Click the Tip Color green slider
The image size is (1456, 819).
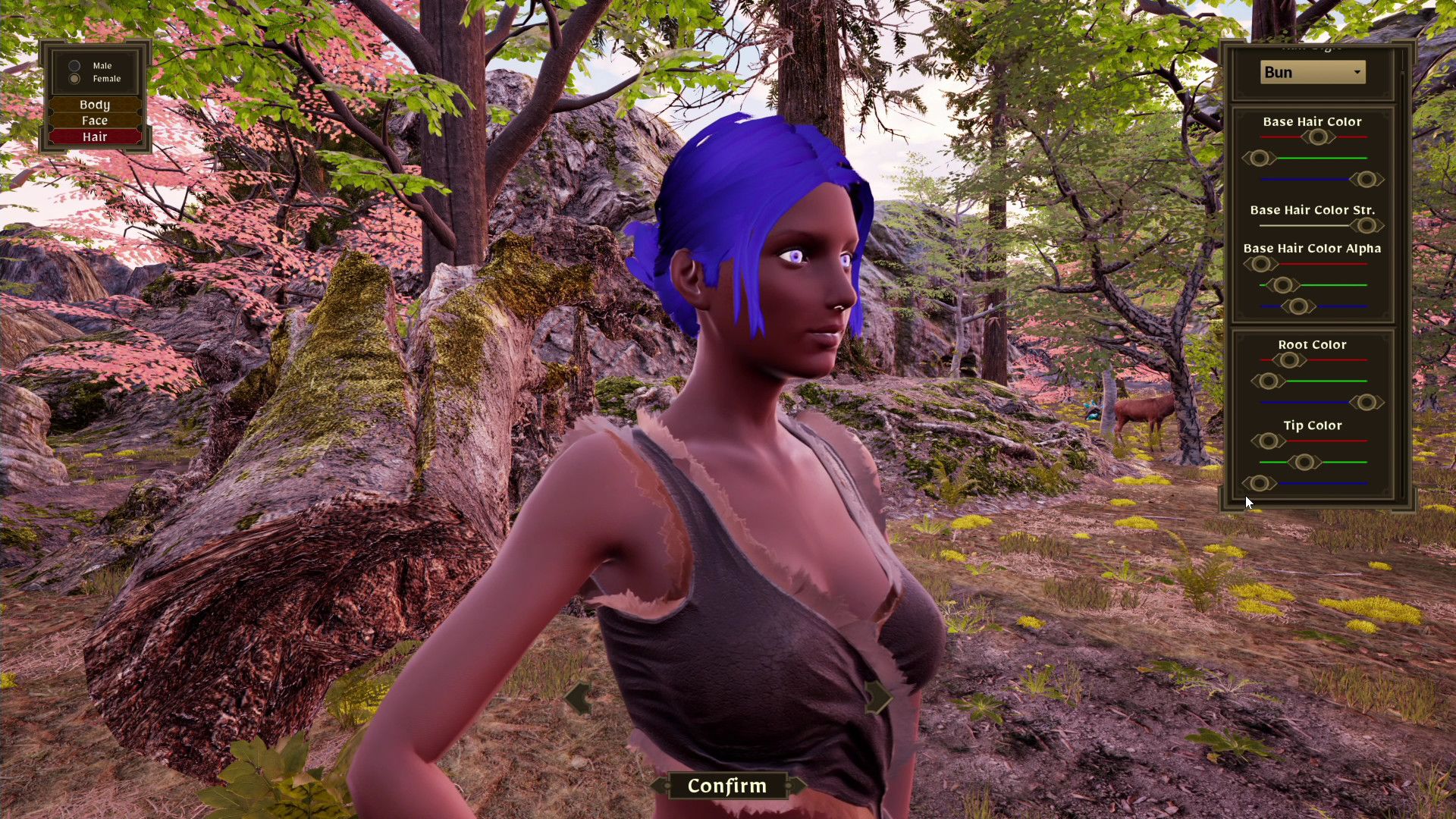coord(1304,462)
